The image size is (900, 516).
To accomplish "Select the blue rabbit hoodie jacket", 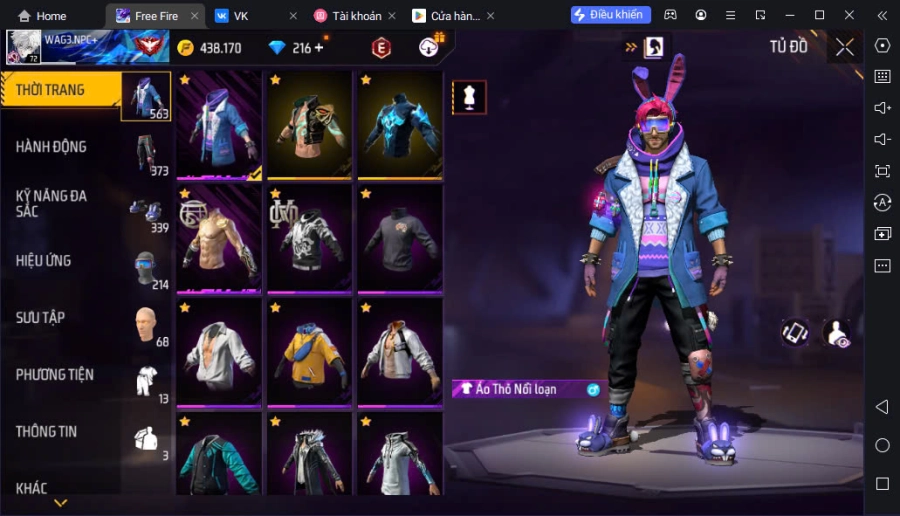I will [219, 125].
